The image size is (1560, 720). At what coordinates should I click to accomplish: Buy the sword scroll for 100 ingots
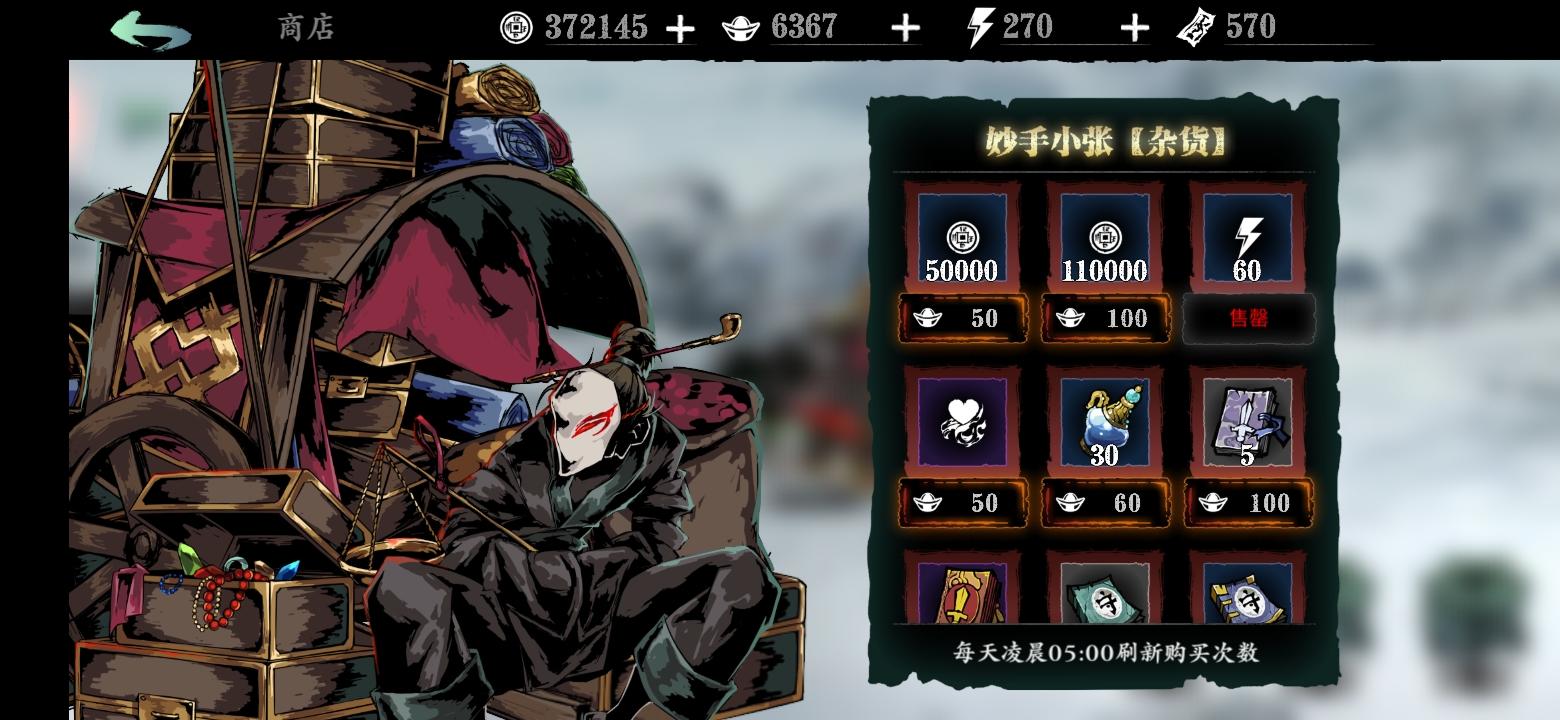pos(1246,503)
